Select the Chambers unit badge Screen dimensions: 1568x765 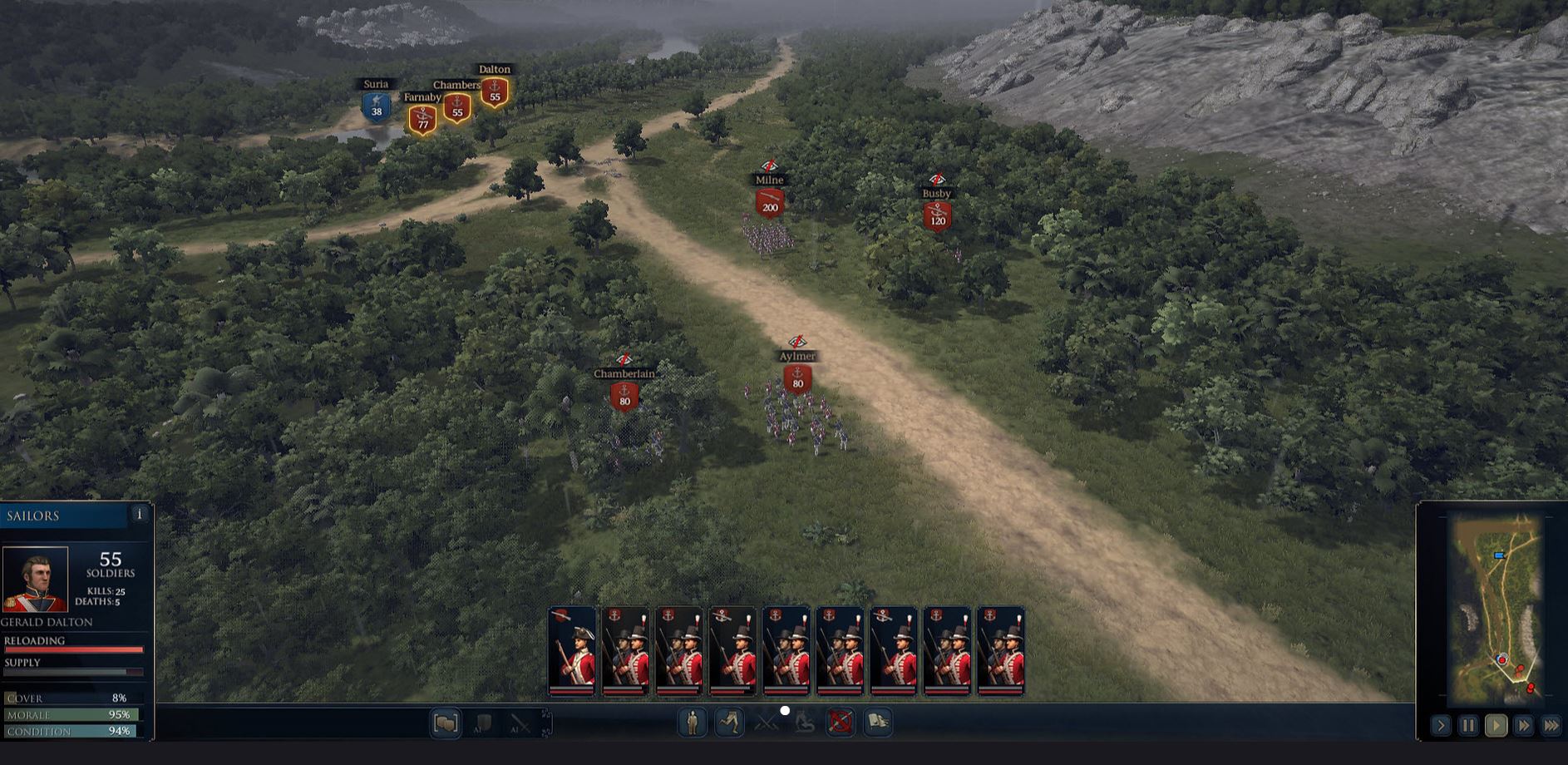pyautogui.click(x=457, y=109)
